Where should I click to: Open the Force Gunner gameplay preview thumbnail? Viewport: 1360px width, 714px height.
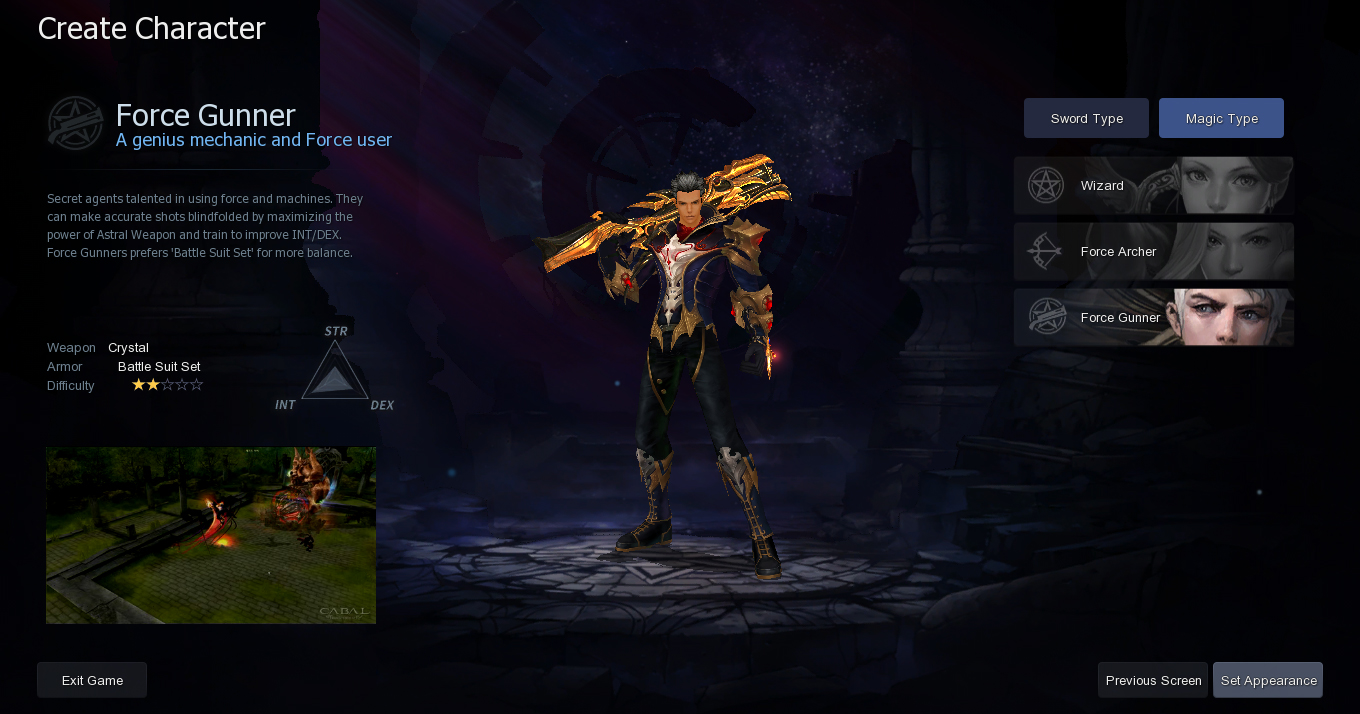[211, 535]
